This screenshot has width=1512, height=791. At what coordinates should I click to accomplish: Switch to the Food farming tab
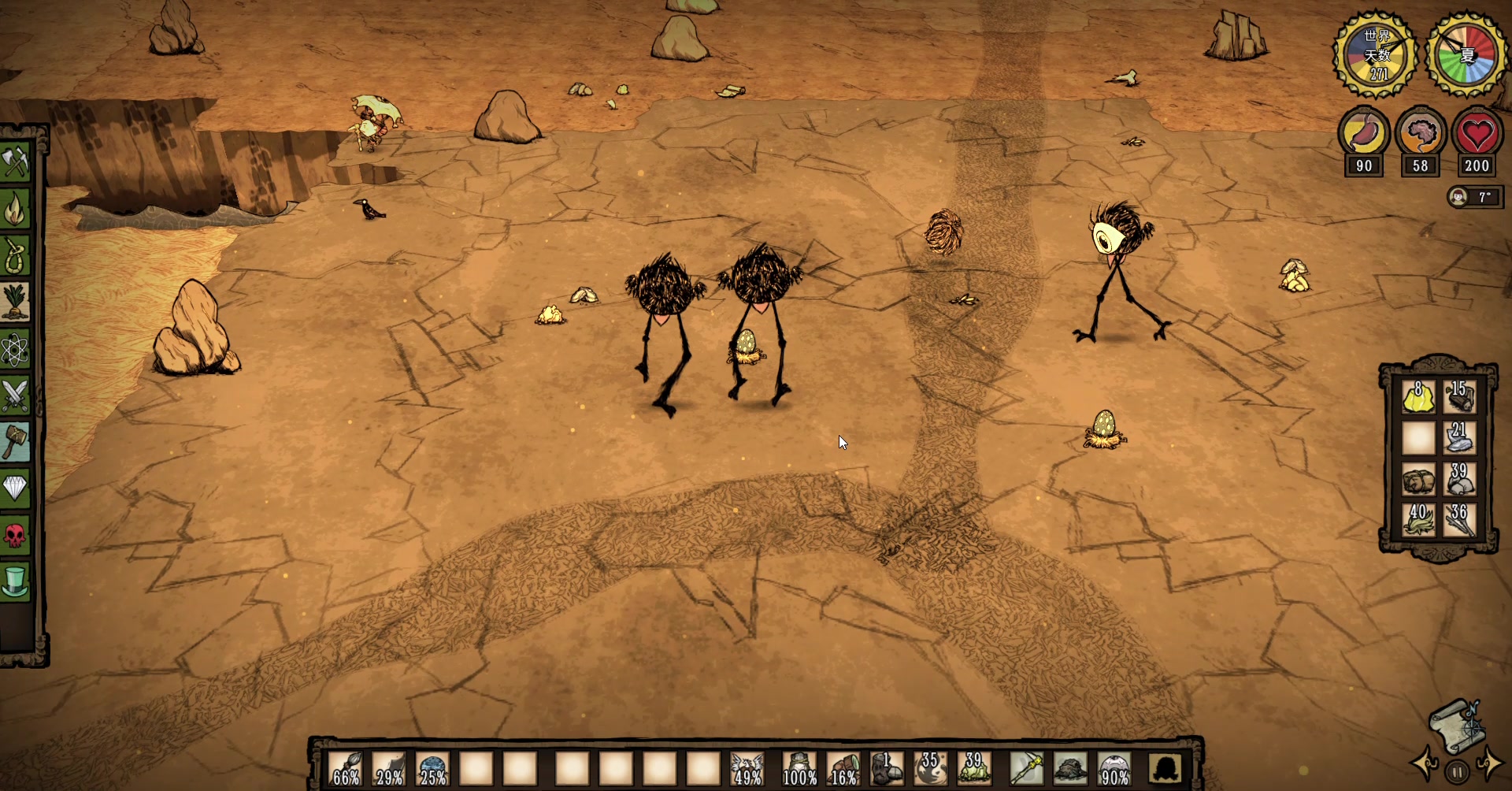(16, 303)
